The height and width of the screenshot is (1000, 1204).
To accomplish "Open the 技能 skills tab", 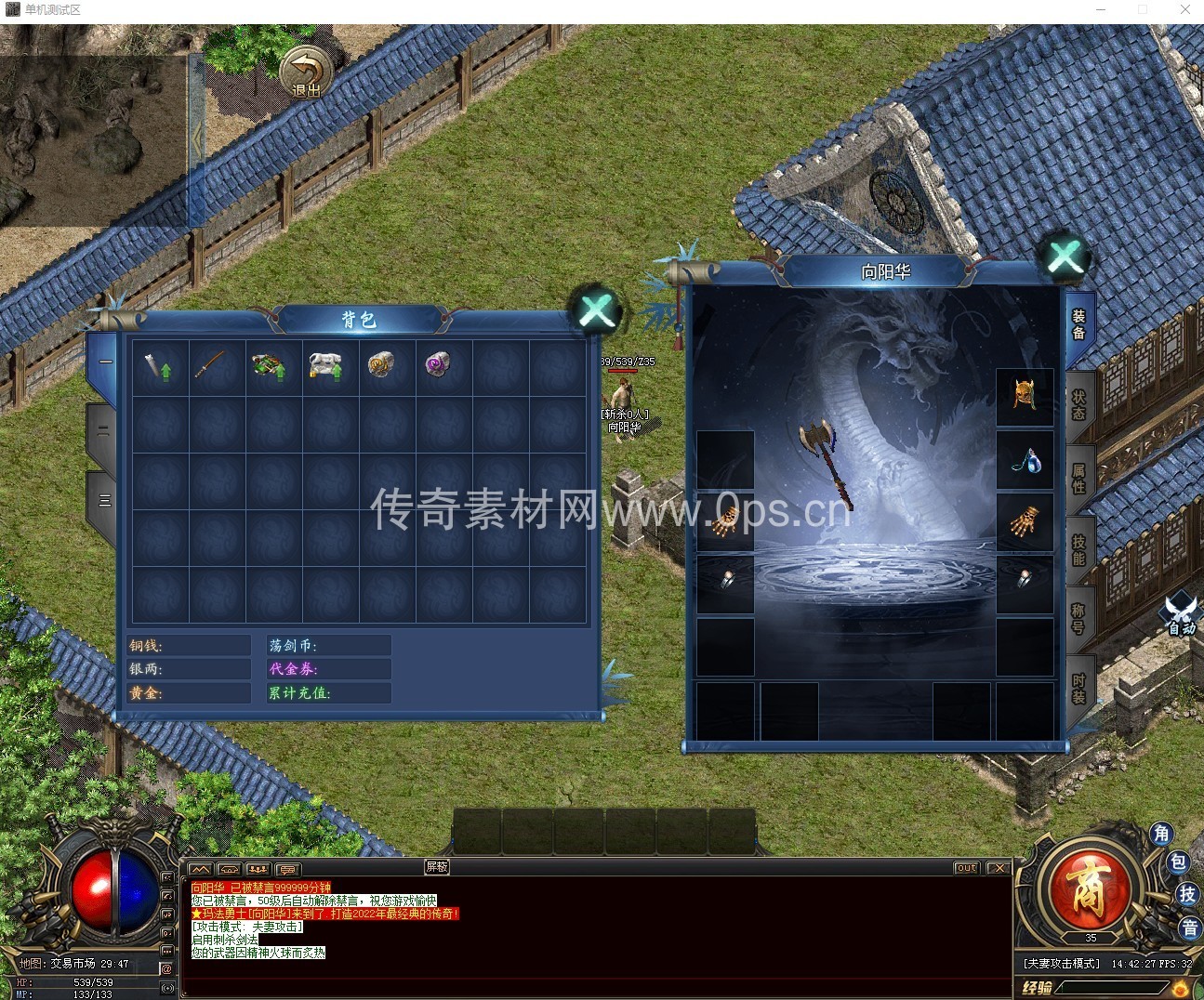I will (1078, 548).
